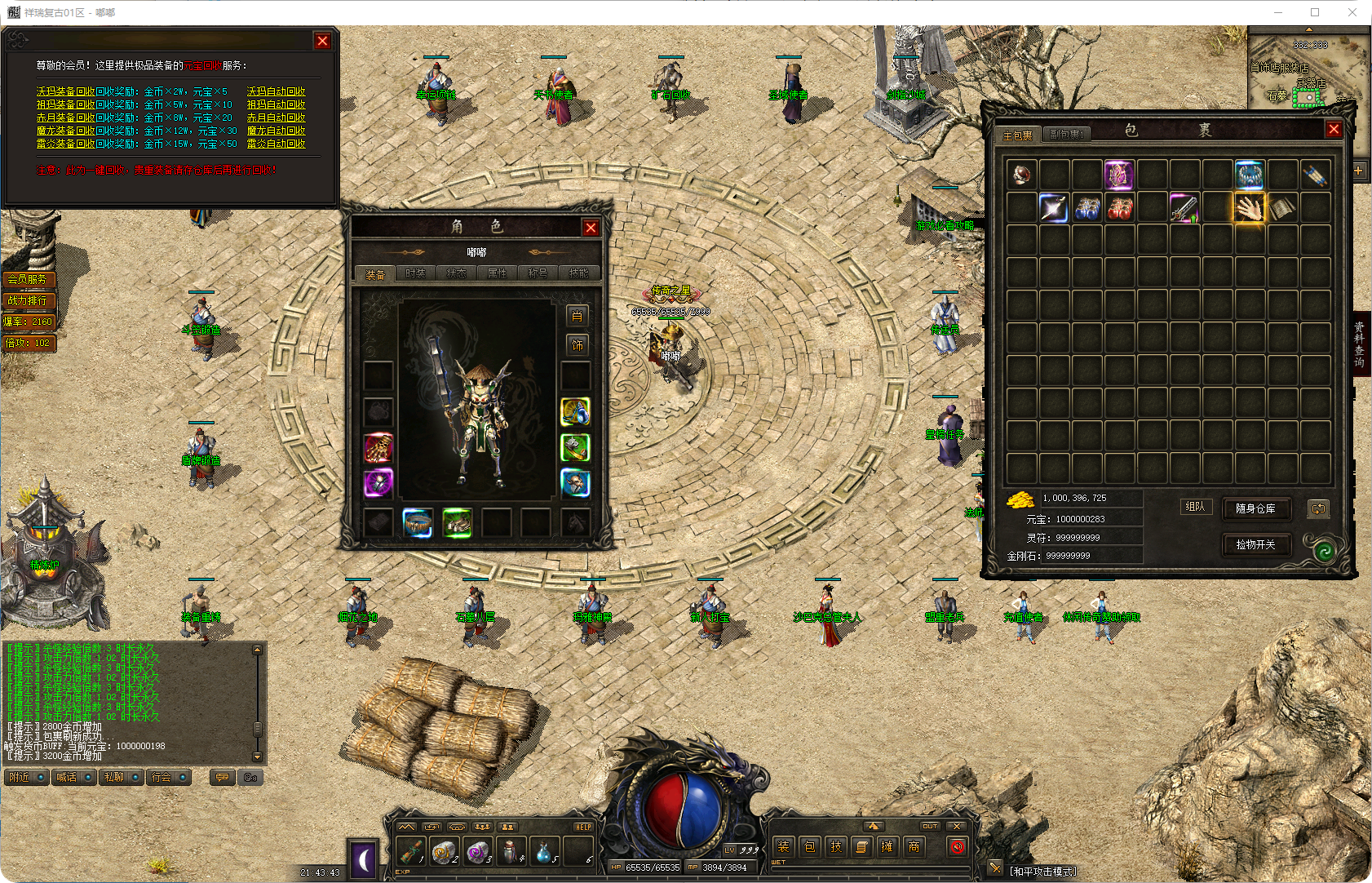Open the 会员服务 member services

[x=28, y=279]
